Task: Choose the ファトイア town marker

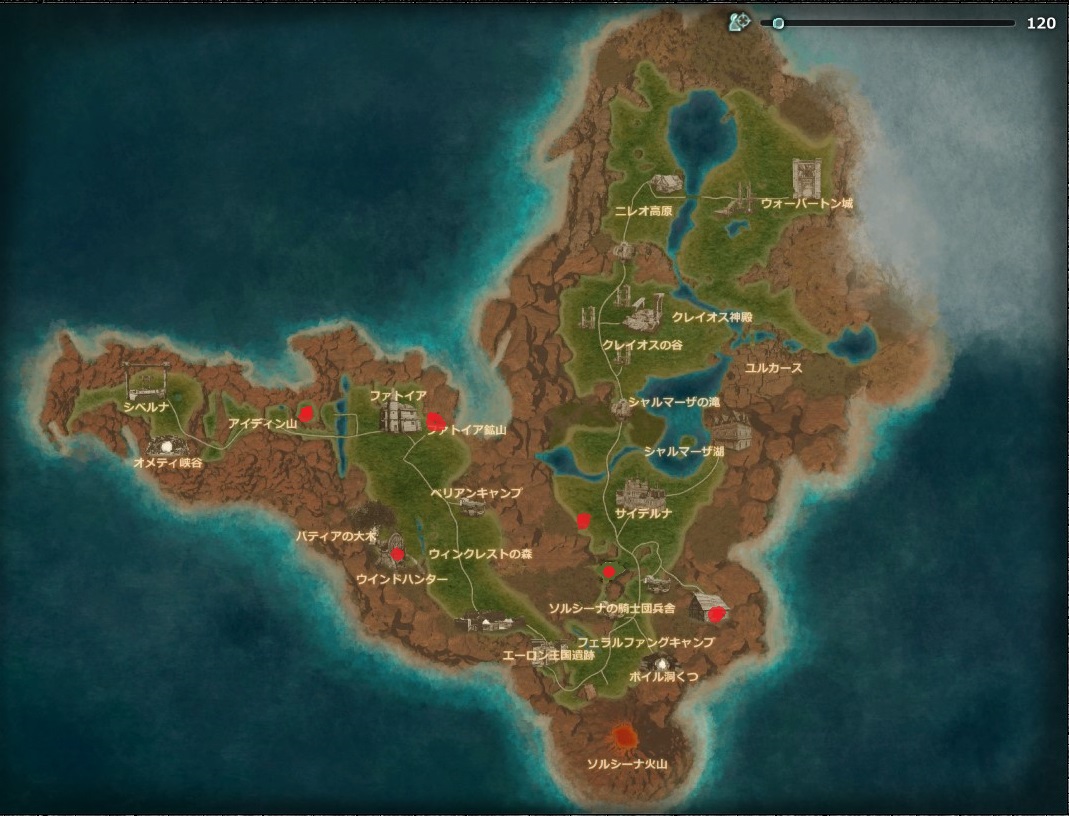Action: click(x=399, y=417)
